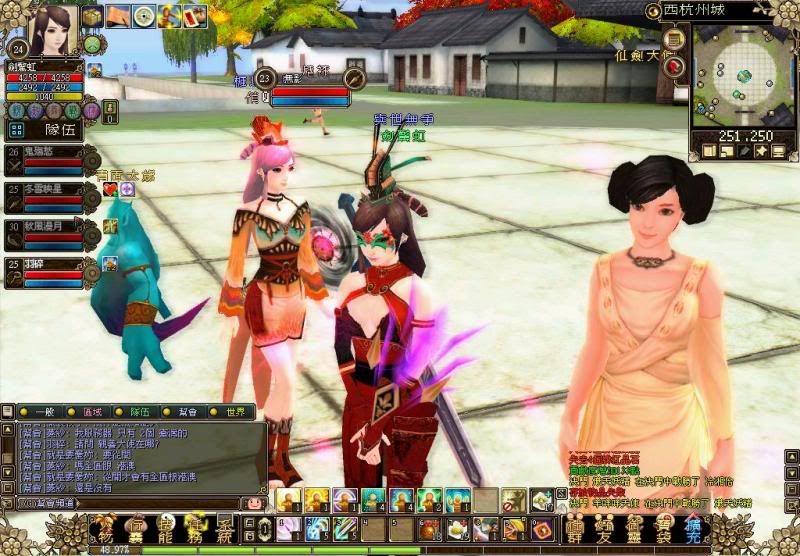The image size is (800, 556).
Task: Select the ancient coin icon
Action: tap(144, 16)
